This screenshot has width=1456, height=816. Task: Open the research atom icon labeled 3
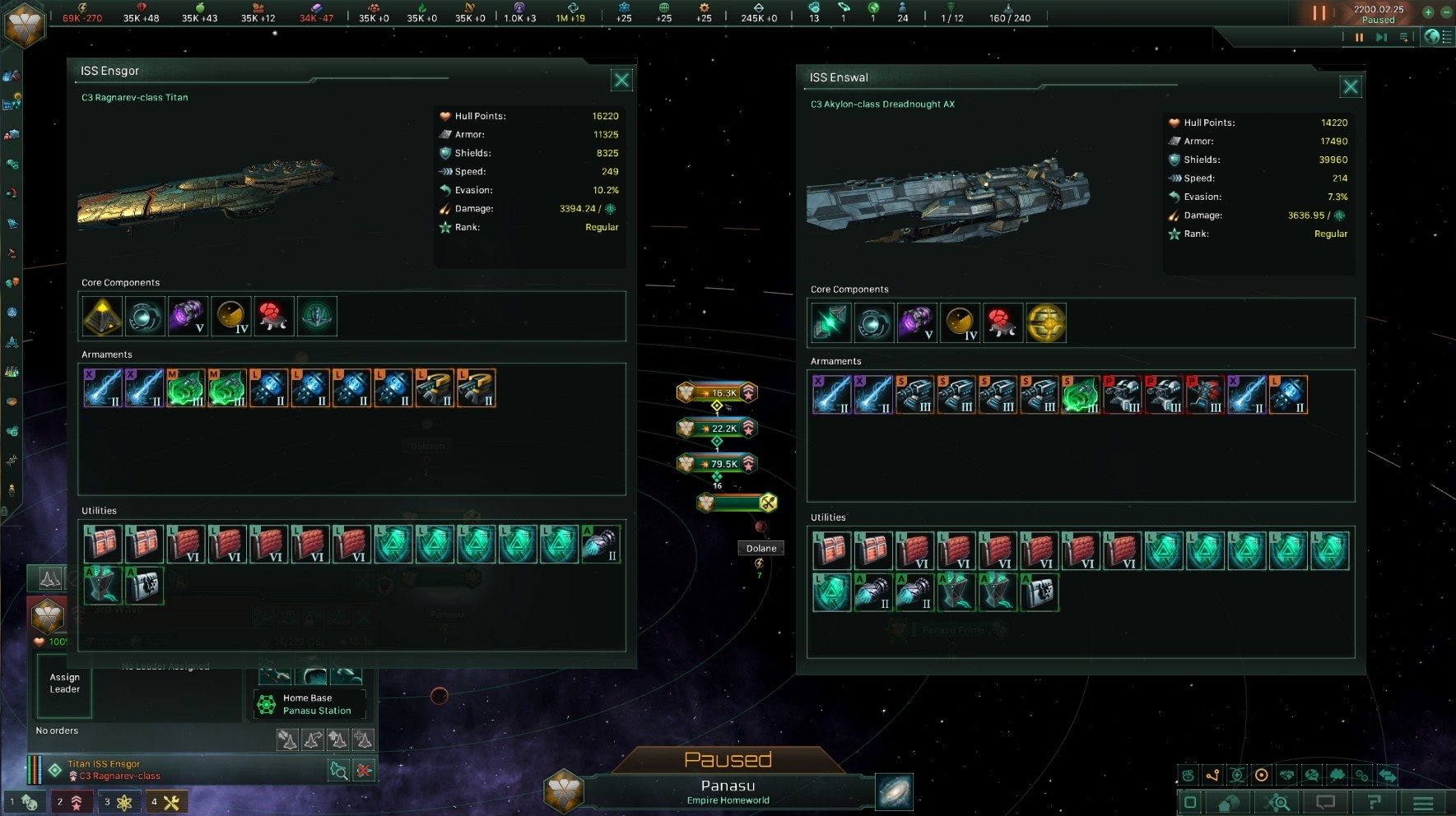(120, 802)
